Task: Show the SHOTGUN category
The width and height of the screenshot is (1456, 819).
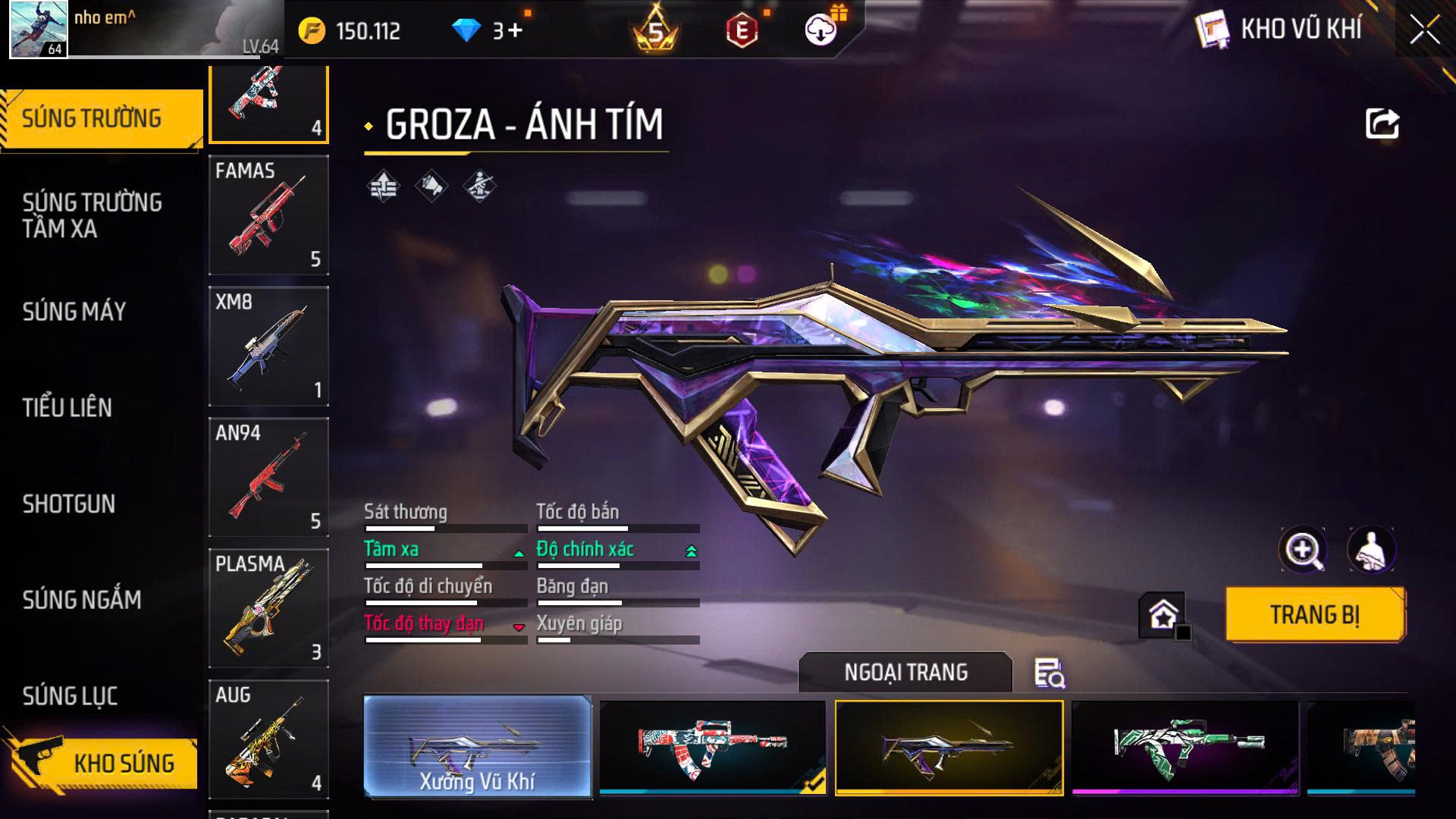Action: click(69, 504)
